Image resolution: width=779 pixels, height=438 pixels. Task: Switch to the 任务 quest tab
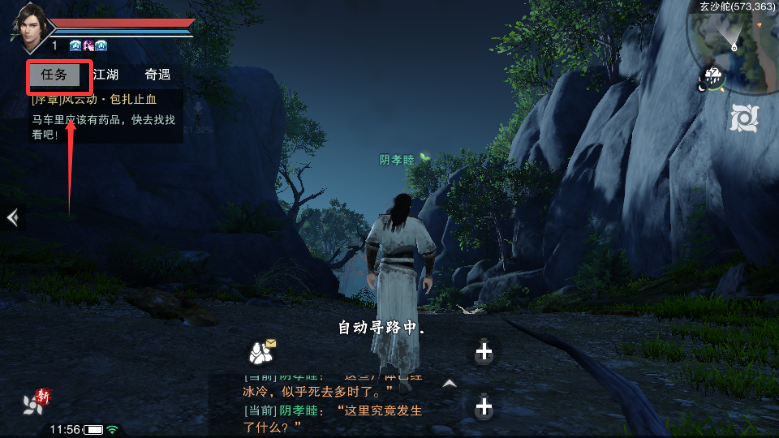point(53,74)
